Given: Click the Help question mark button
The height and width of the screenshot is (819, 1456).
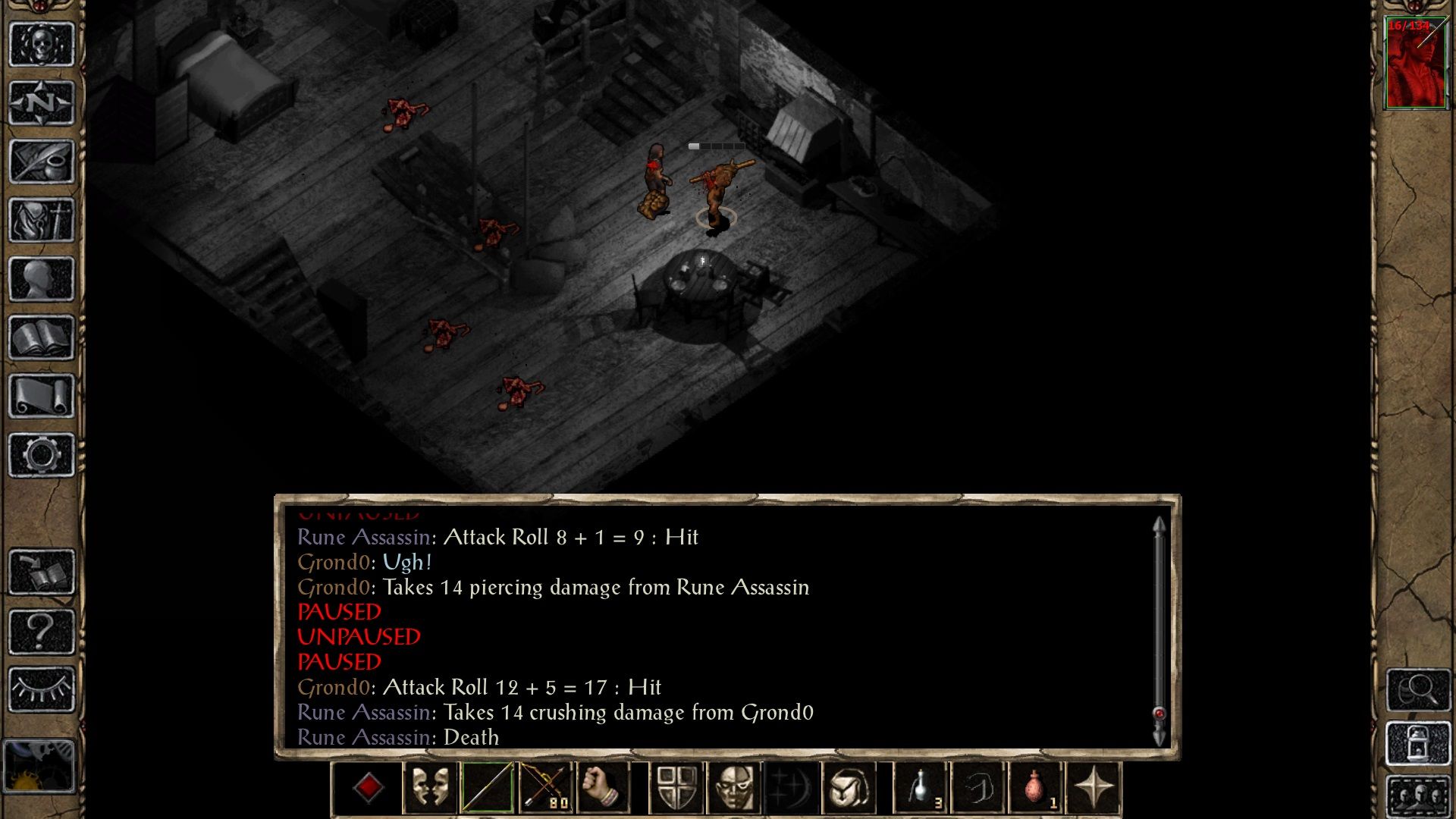Looking at the screenshot, I should [42, 629].
